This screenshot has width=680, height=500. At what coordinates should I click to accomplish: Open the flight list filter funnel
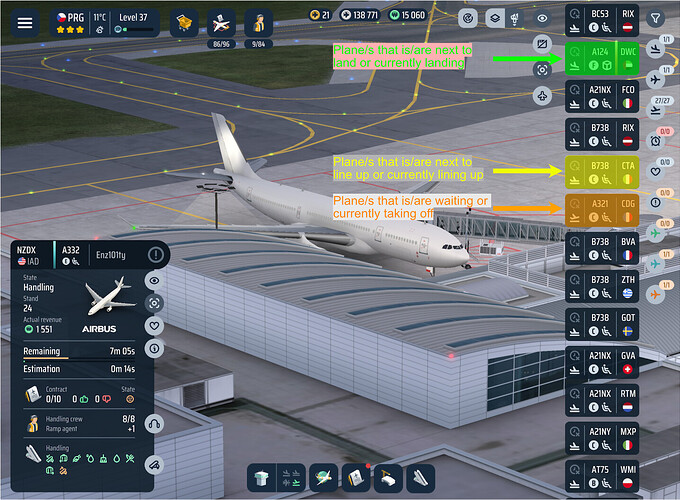(655, 17)
